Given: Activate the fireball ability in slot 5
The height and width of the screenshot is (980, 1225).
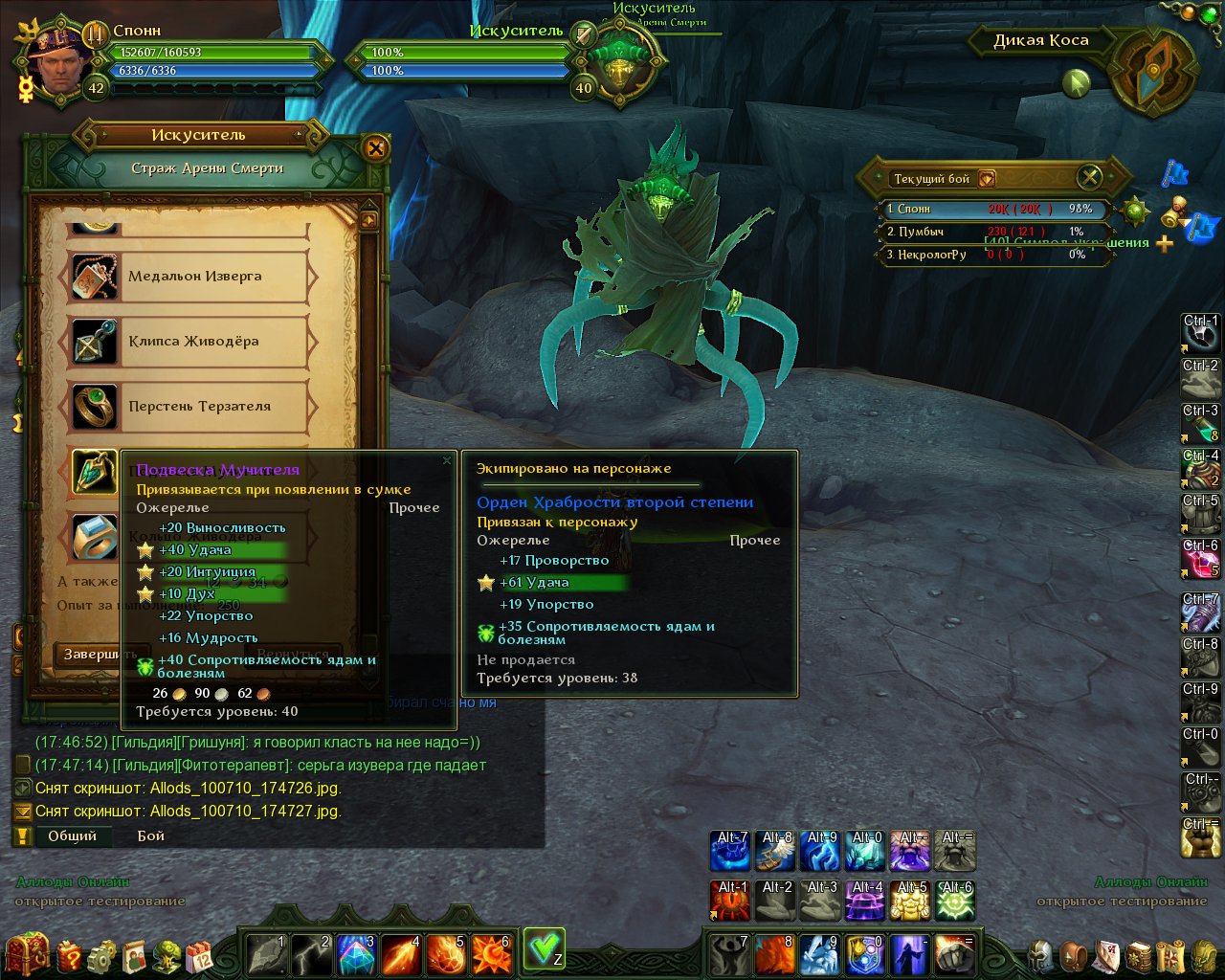Looking at the screenshot, I should [x=446, y=954].
